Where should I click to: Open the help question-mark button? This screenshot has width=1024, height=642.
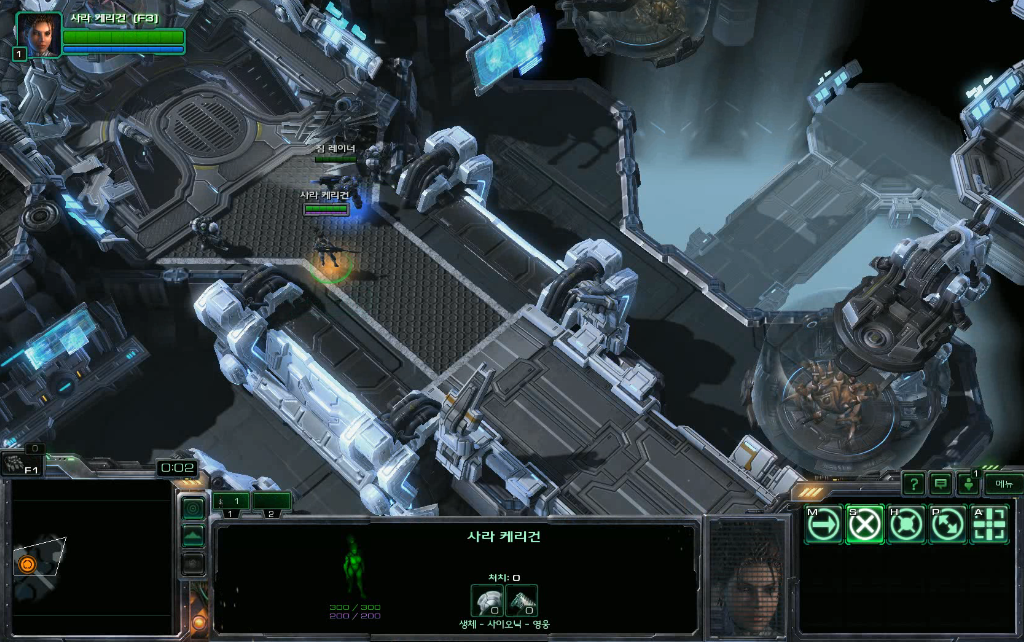[913, 484]
